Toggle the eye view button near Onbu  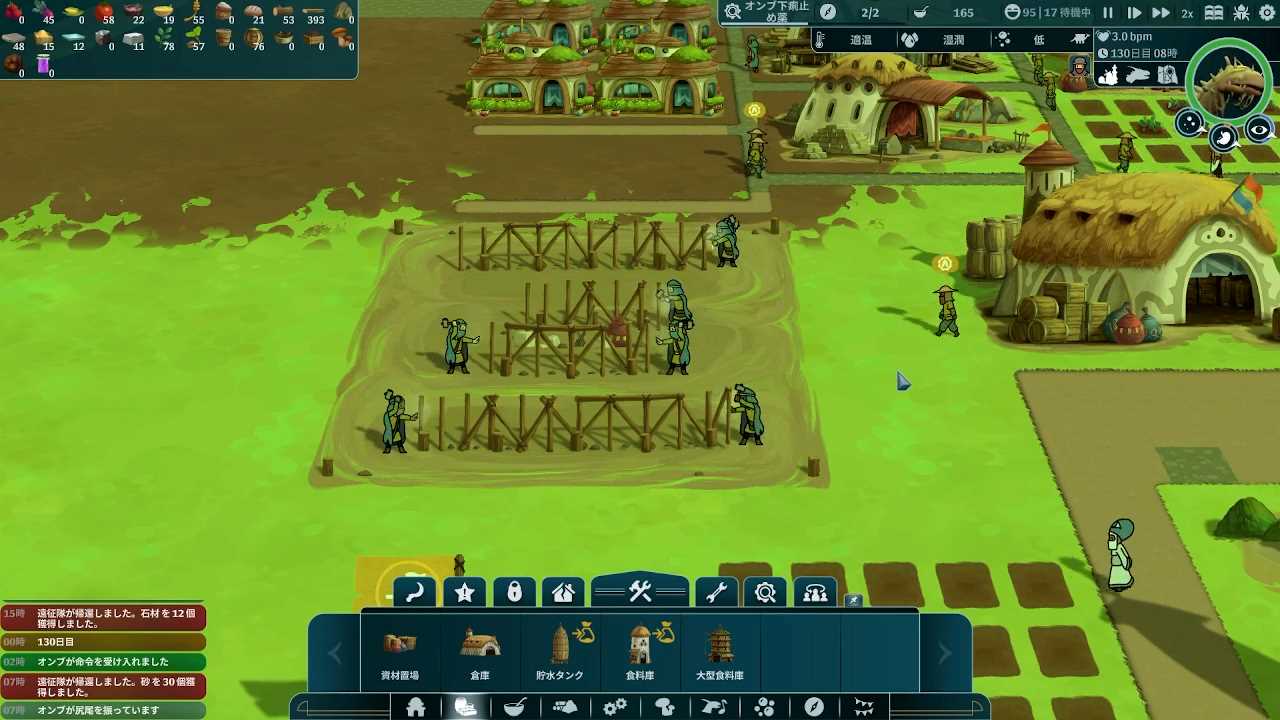tap(1258, 131)
